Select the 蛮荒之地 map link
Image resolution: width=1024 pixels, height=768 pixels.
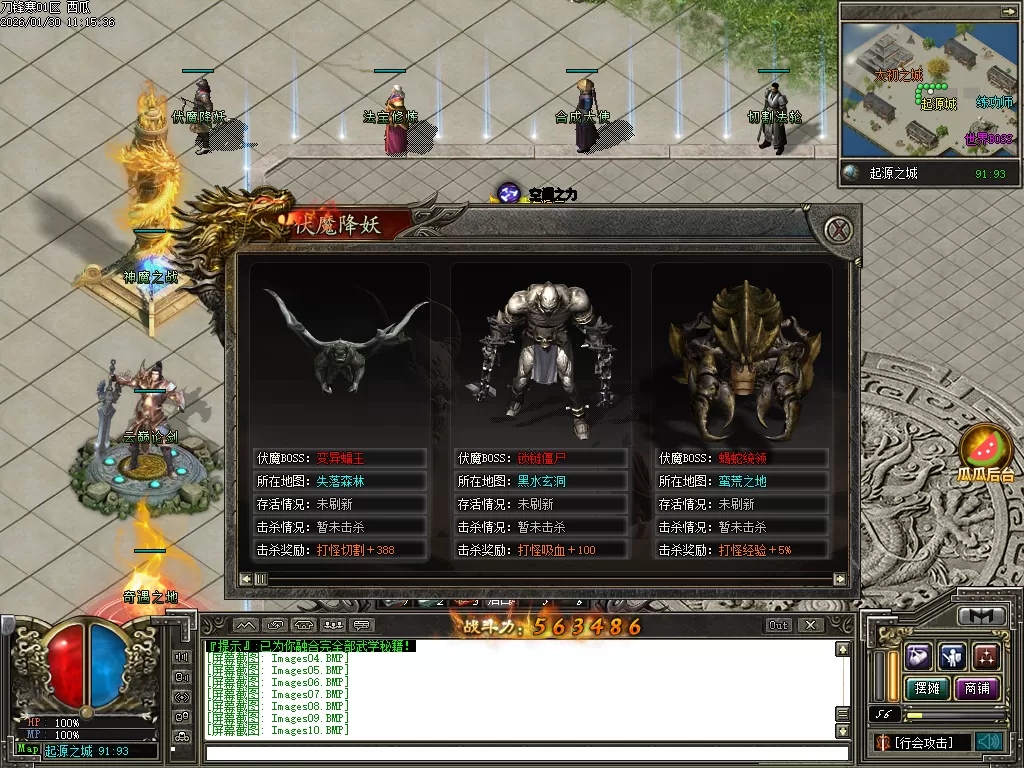[x=743, y=481]
